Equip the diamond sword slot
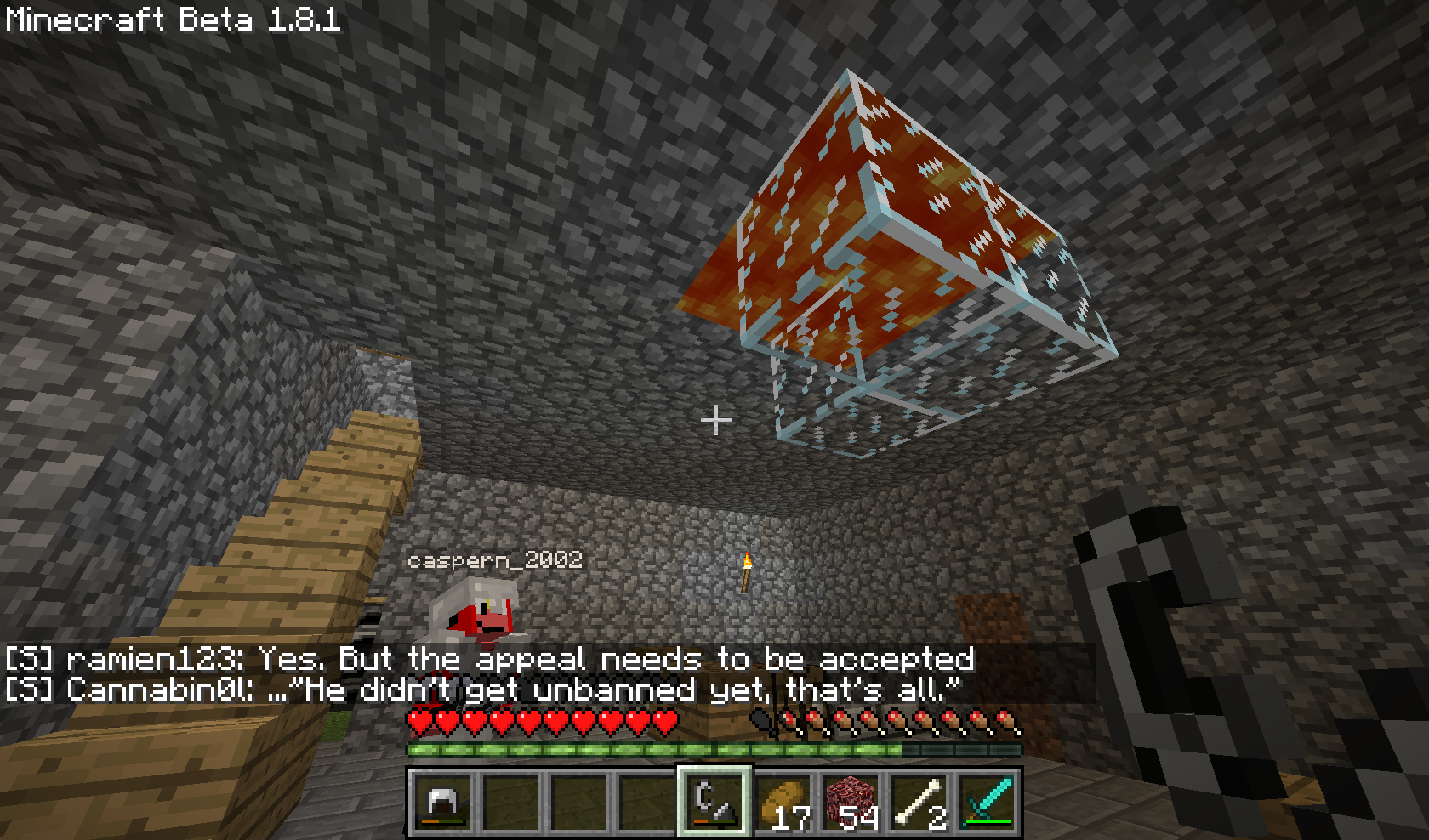The height and width of the screenshot is (840, 1429). click(987, 802)
